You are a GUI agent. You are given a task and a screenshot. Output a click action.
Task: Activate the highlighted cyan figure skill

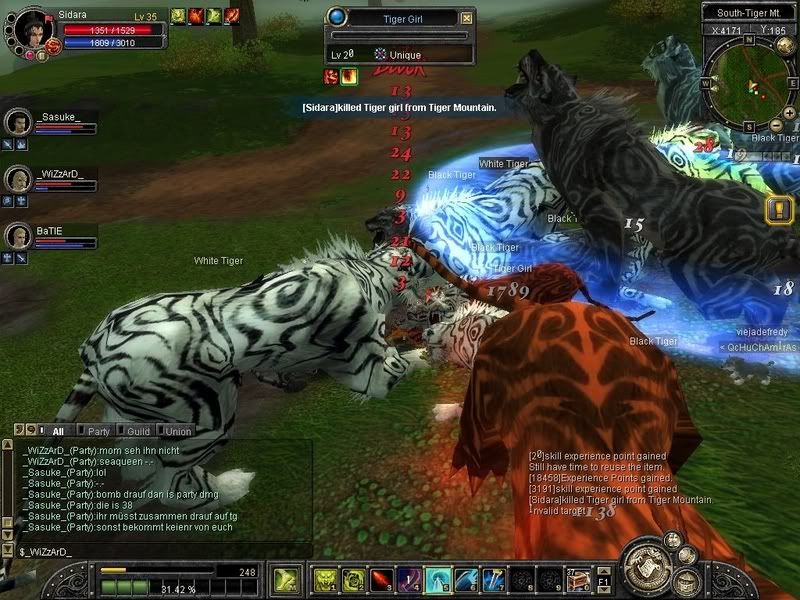coord(438,579)
